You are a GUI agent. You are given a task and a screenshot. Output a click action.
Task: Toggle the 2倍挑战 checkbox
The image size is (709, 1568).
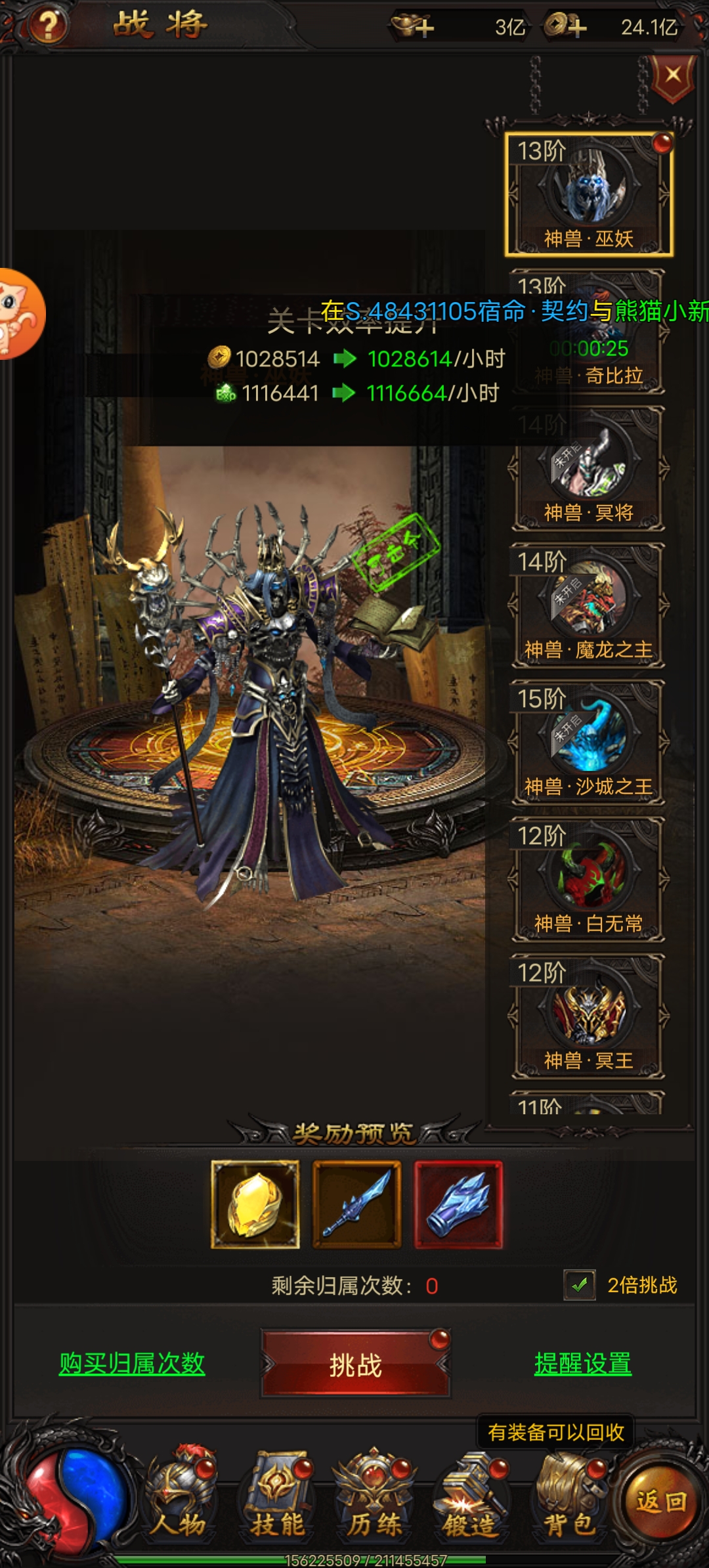click(x=580, y=1285)
